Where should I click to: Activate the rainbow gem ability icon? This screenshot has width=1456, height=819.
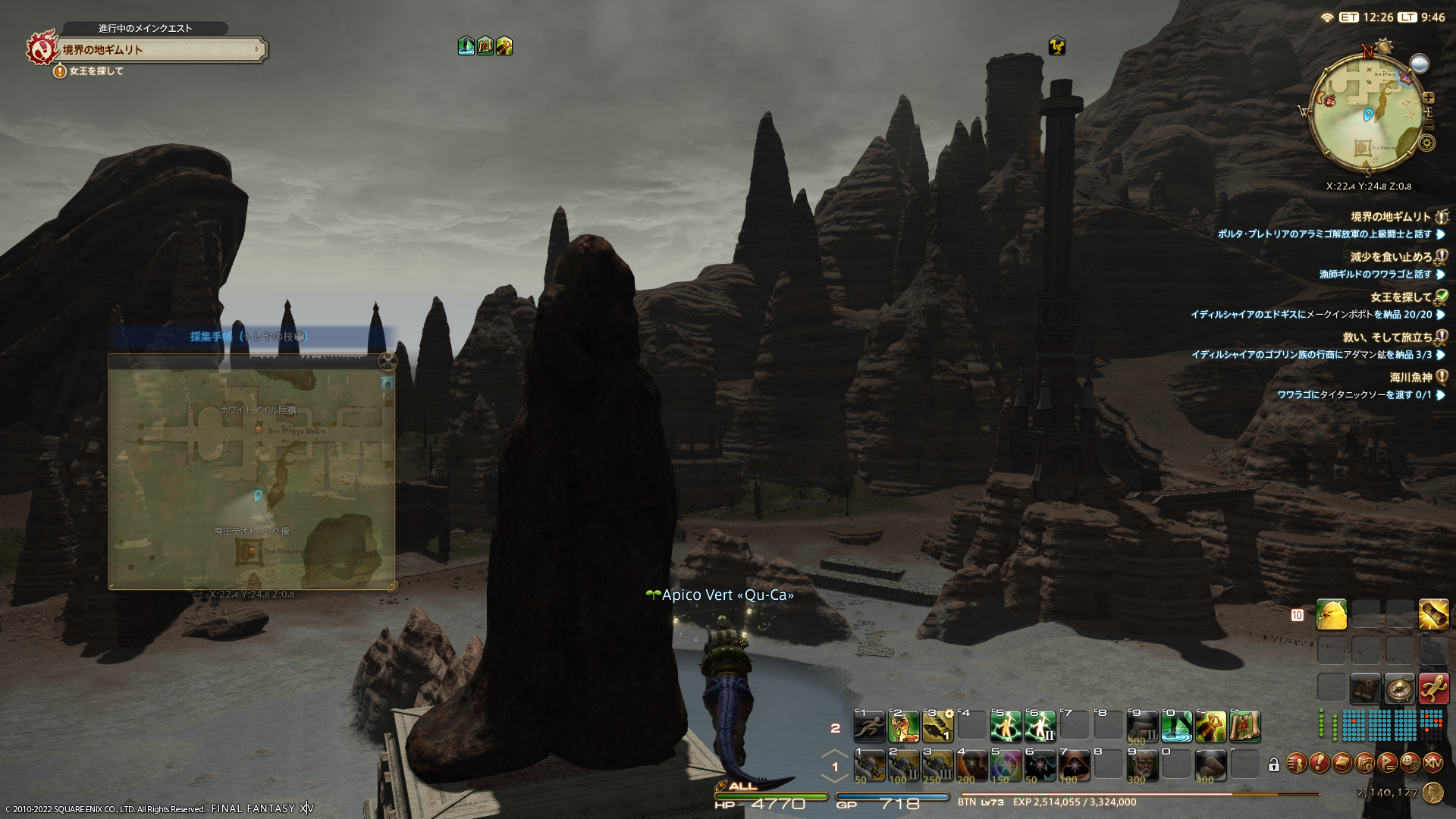pos(1006,766)
